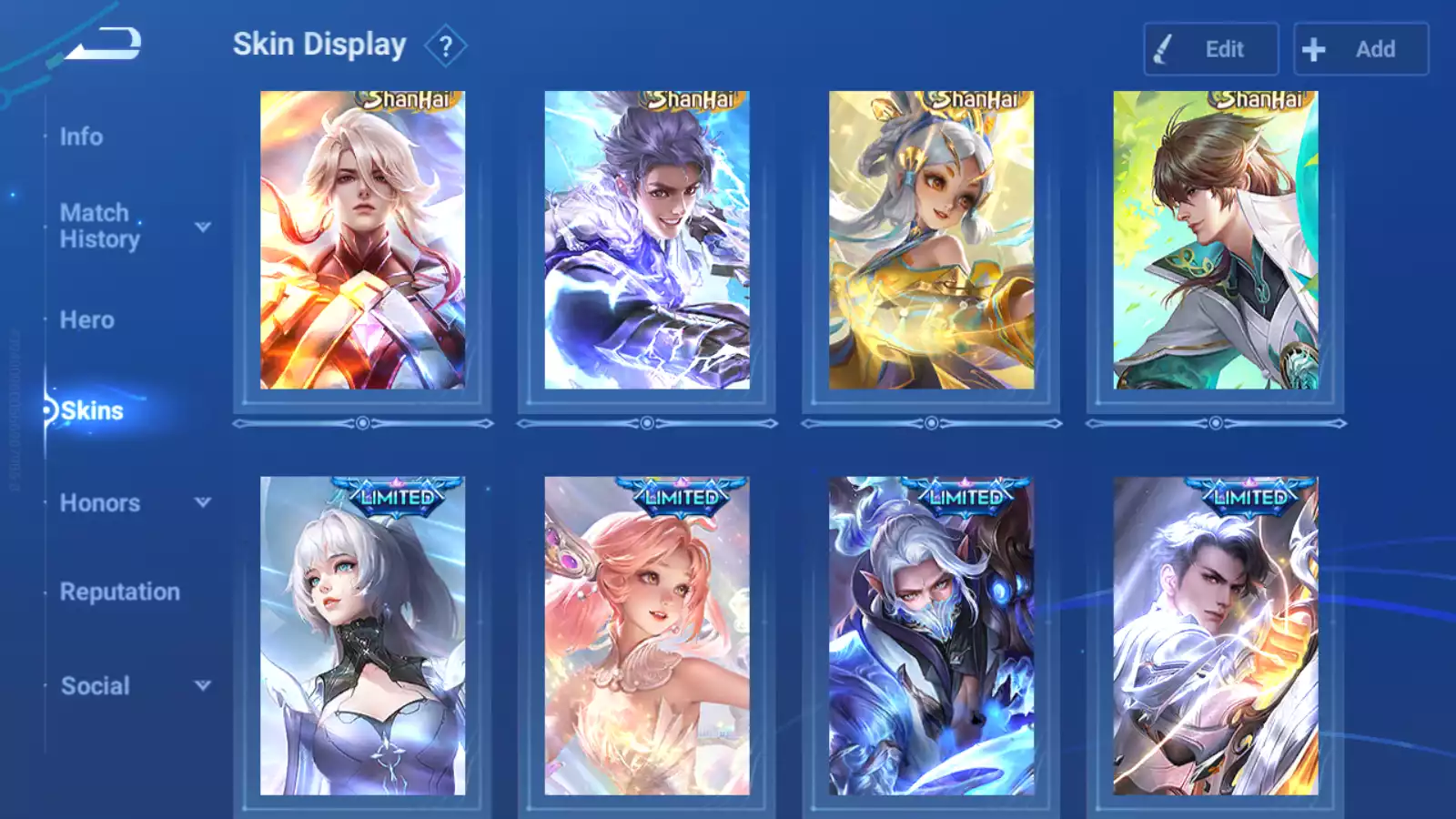The image size is (1456, 819).
Task: Select the ShanHai skin with brown-haired swordsman
Action: 1215,240
